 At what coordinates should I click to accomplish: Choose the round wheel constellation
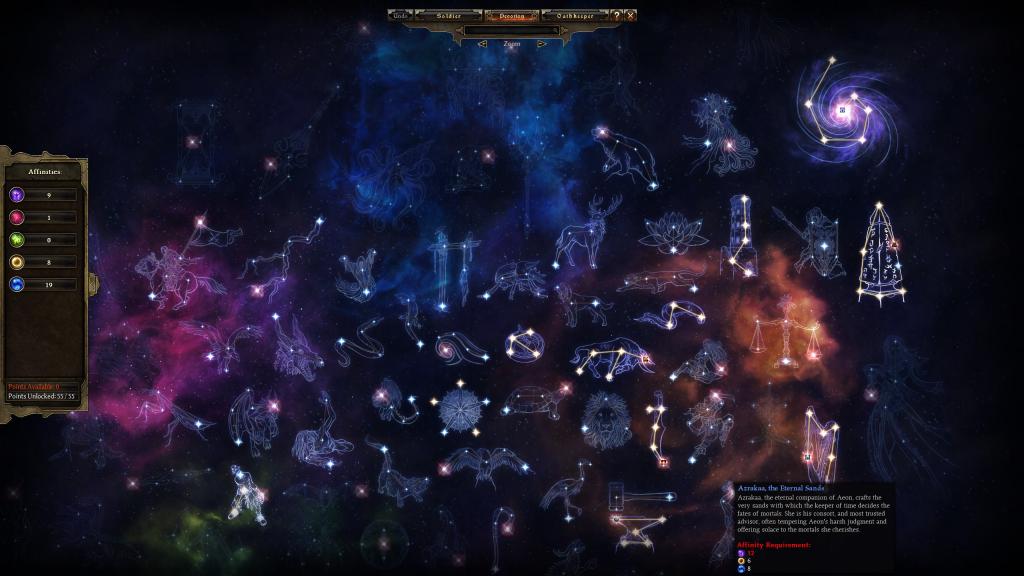(461, 408)
